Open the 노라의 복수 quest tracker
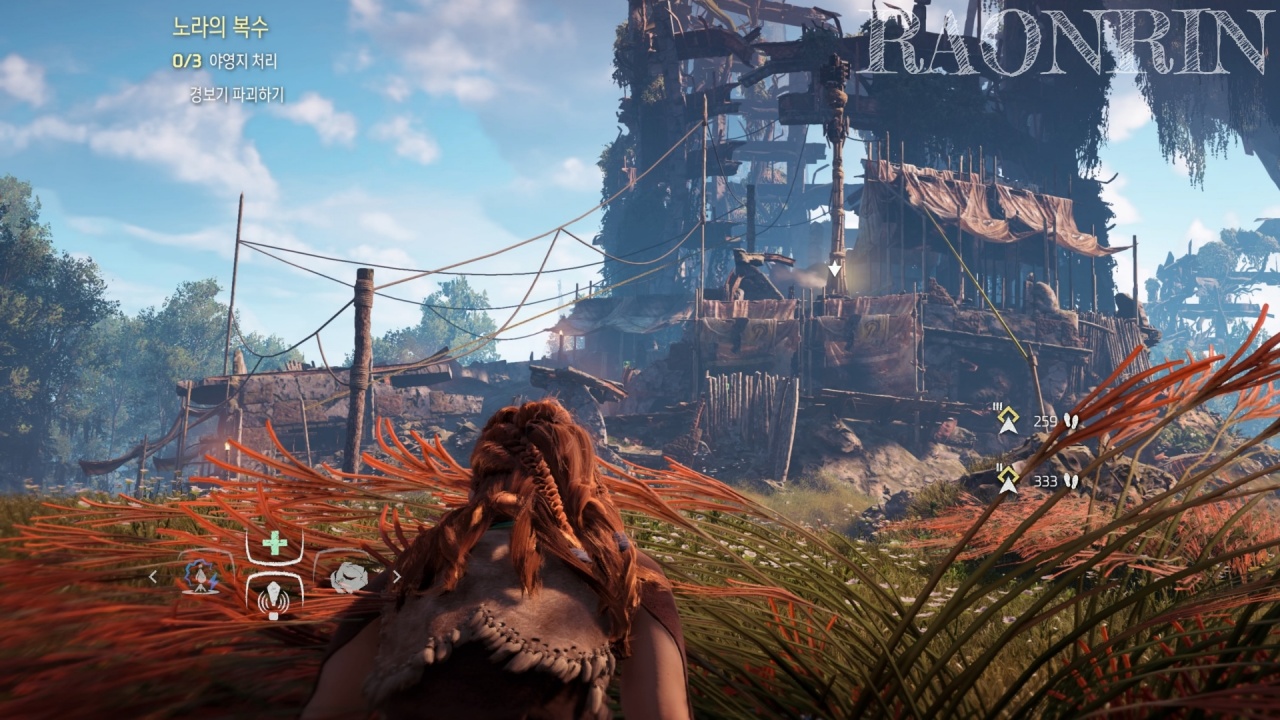Viewport: 1280px width, 720px height. point(220,28)
